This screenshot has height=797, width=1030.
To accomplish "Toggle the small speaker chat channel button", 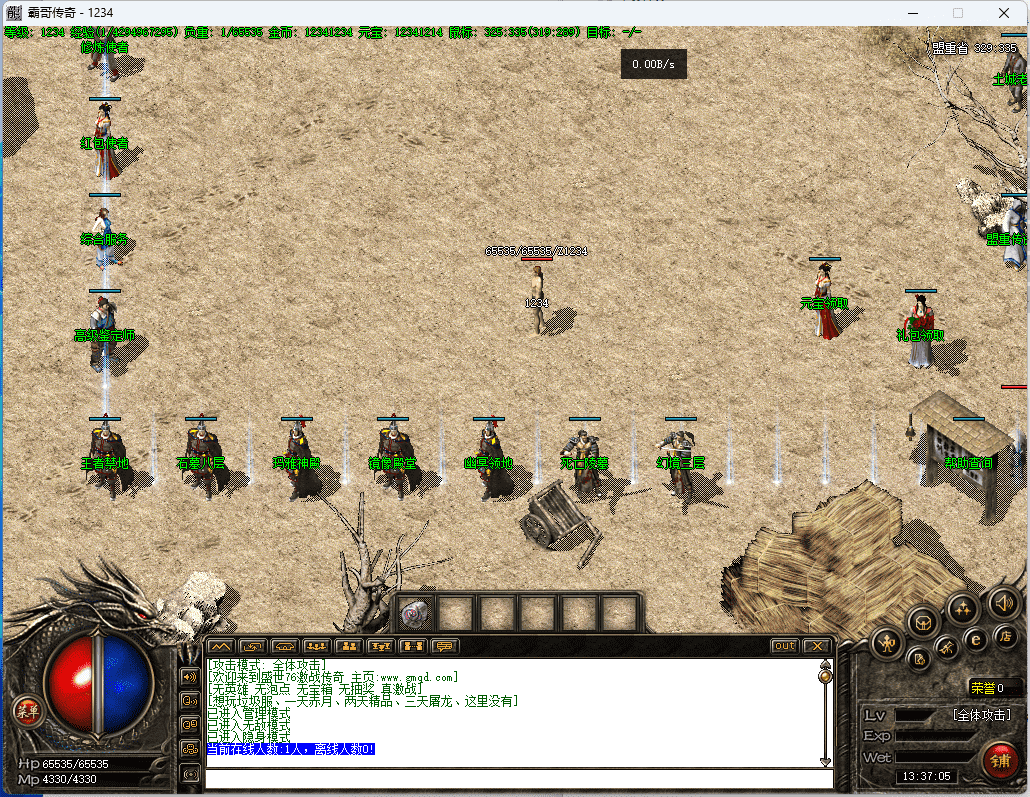I will point(190,676).
